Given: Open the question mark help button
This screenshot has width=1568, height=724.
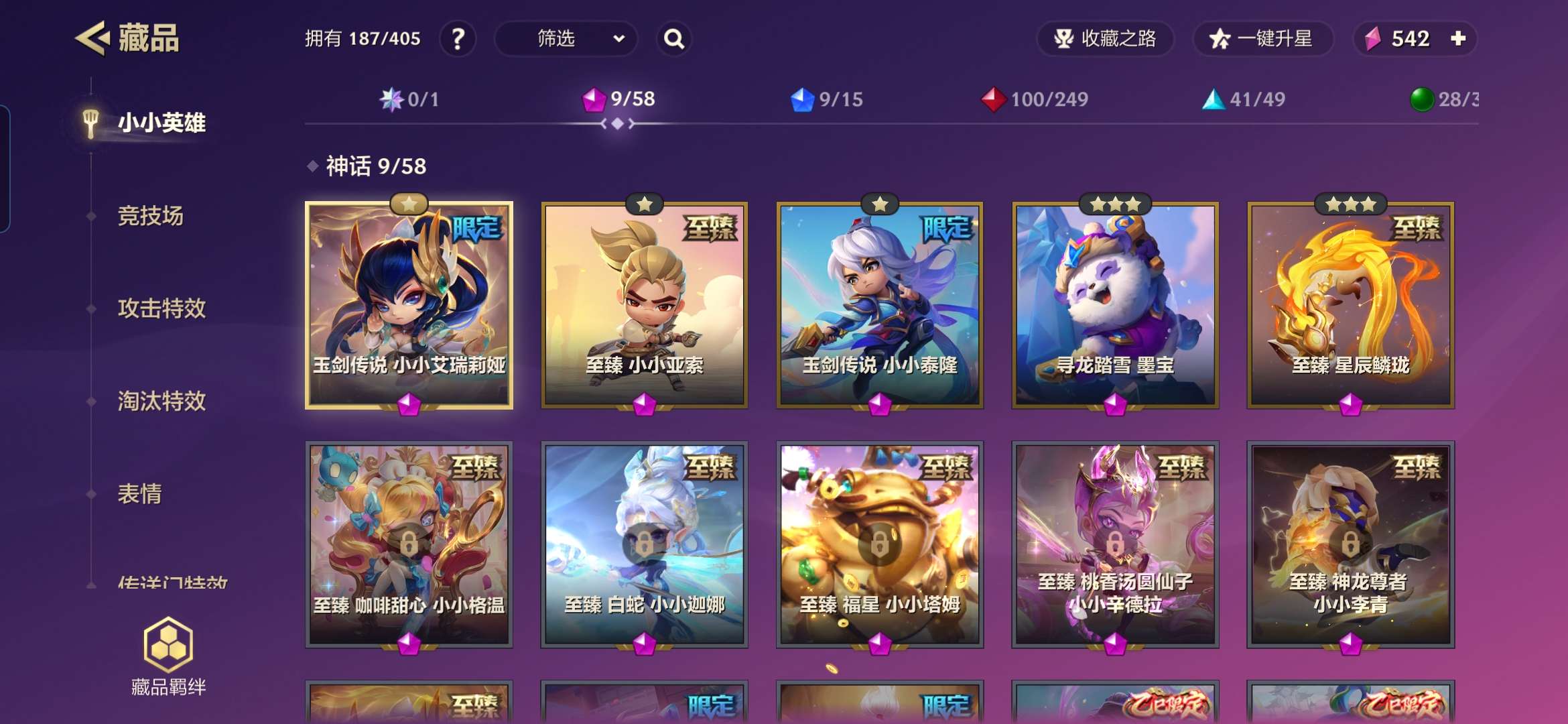Looking at the screenshot, I should pyautogui.click(x=458, y=39).
